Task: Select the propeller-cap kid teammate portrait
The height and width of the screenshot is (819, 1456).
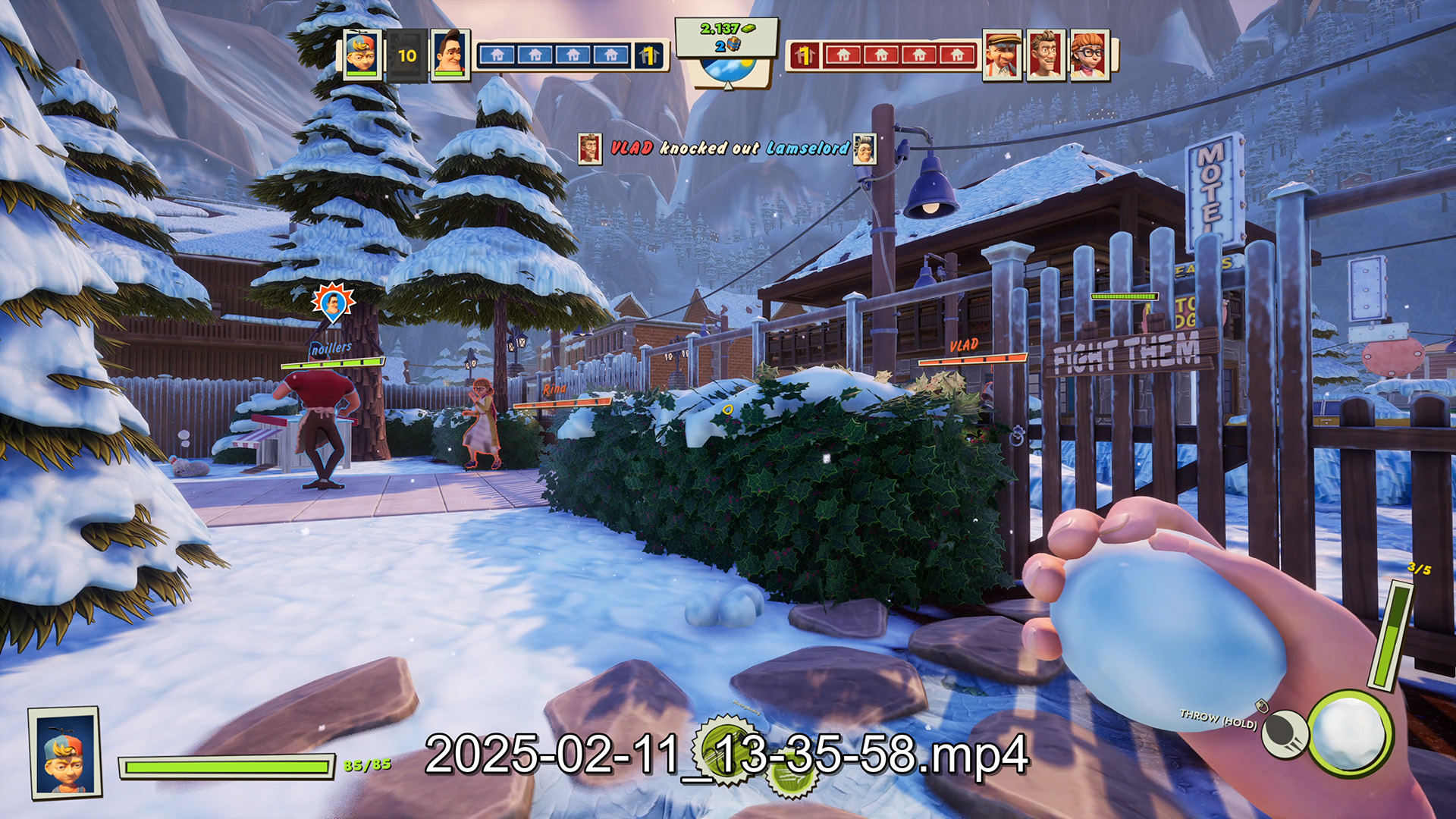Action: (361, 54)
